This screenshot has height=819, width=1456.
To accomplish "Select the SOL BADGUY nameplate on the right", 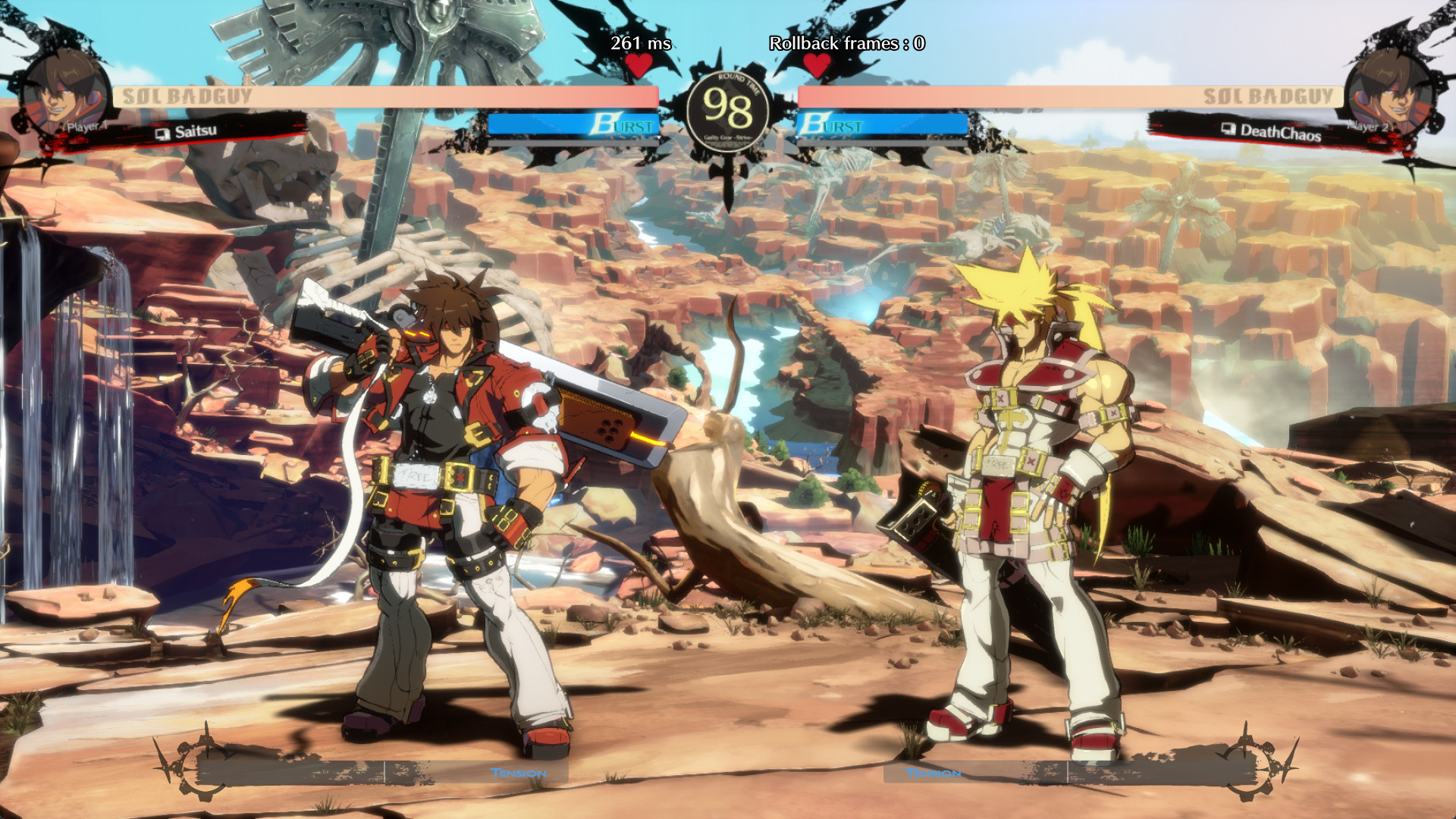I will tap(1269, 97).
